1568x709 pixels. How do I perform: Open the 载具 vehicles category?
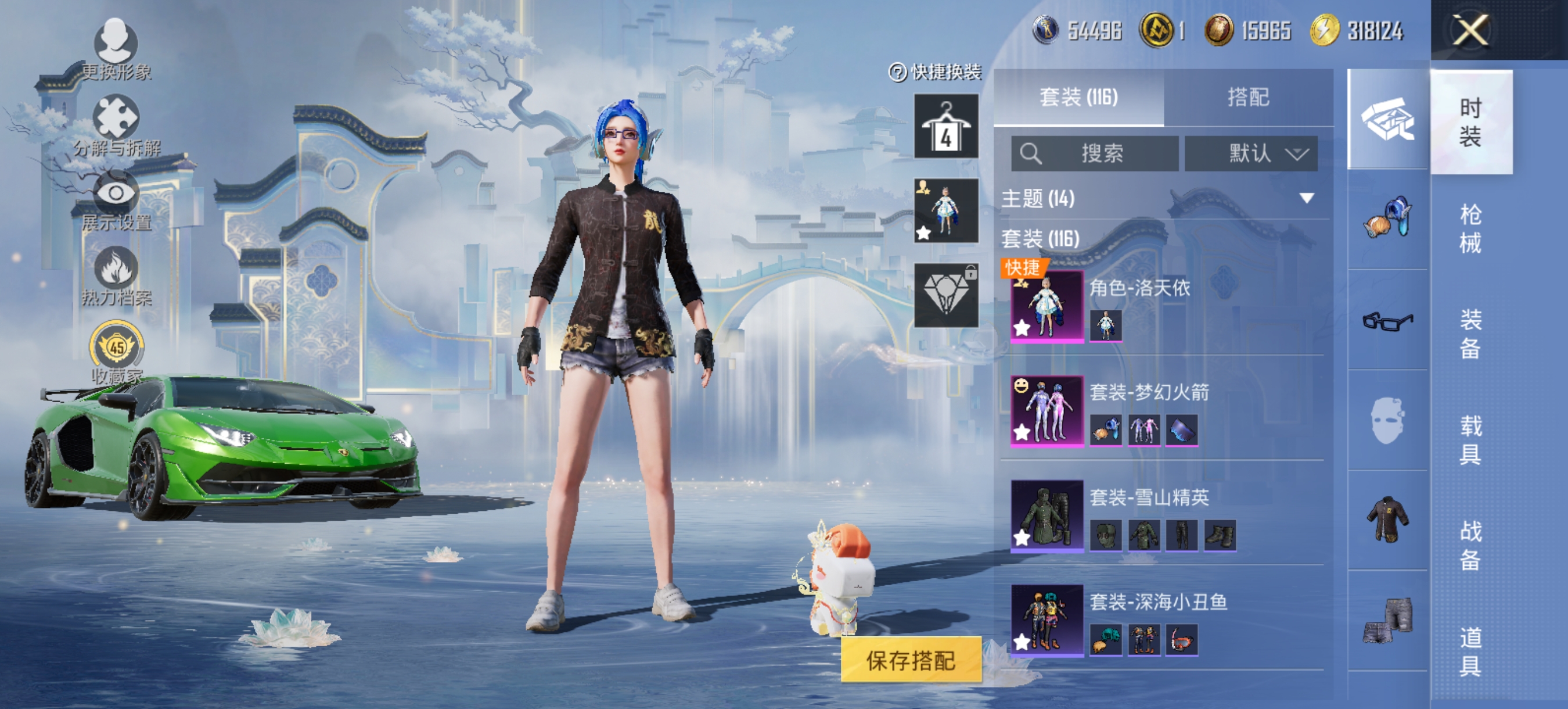pyautogui.click(x=1470, y=439)
